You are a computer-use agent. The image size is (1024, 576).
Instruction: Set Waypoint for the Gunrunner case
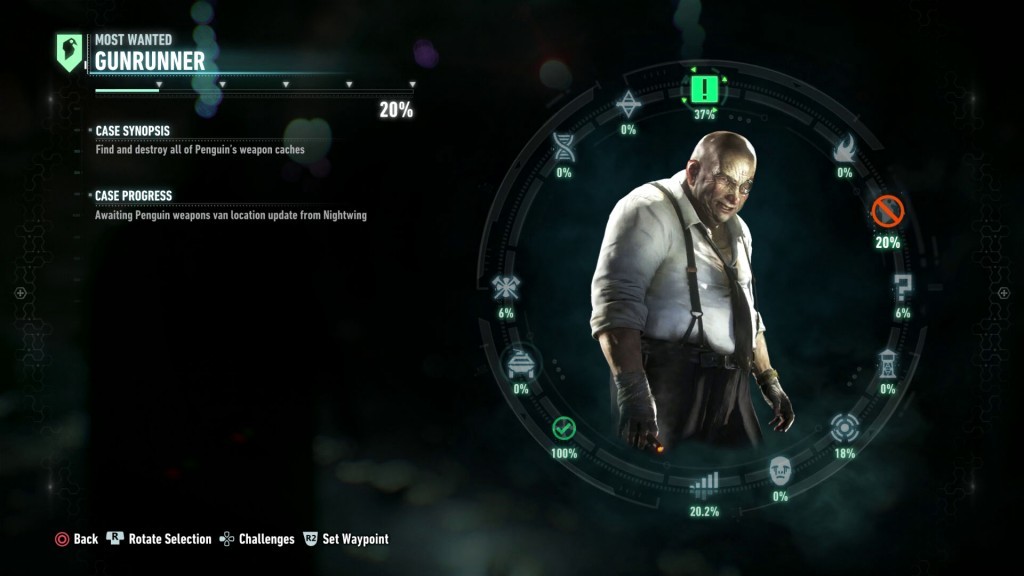point(345,539)
